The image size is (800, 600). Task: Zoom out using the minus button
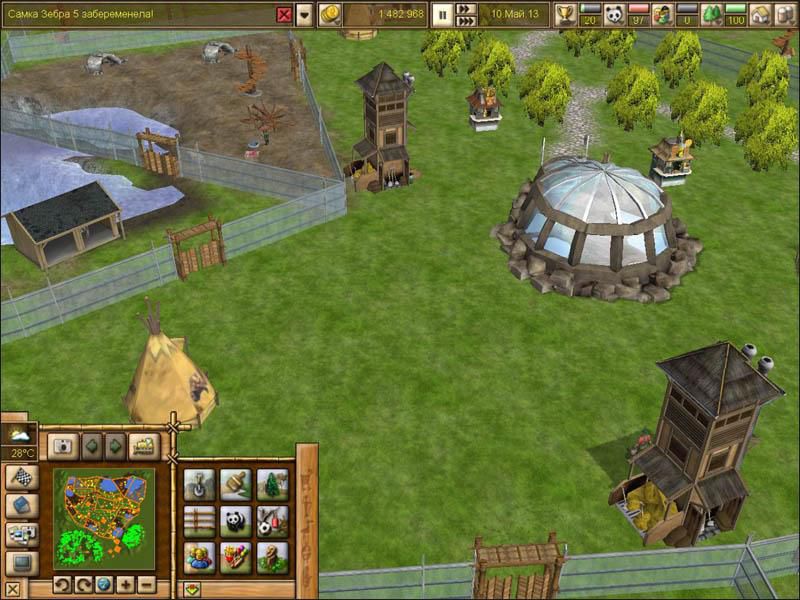point(146,584)
